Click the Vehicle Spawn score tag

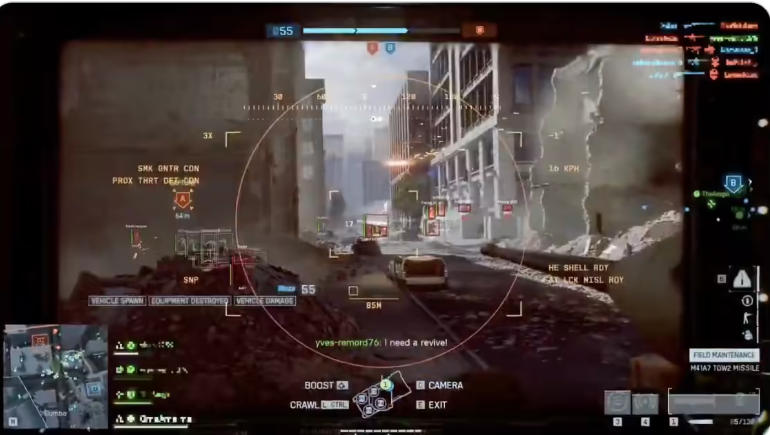[x=118, y=300]
